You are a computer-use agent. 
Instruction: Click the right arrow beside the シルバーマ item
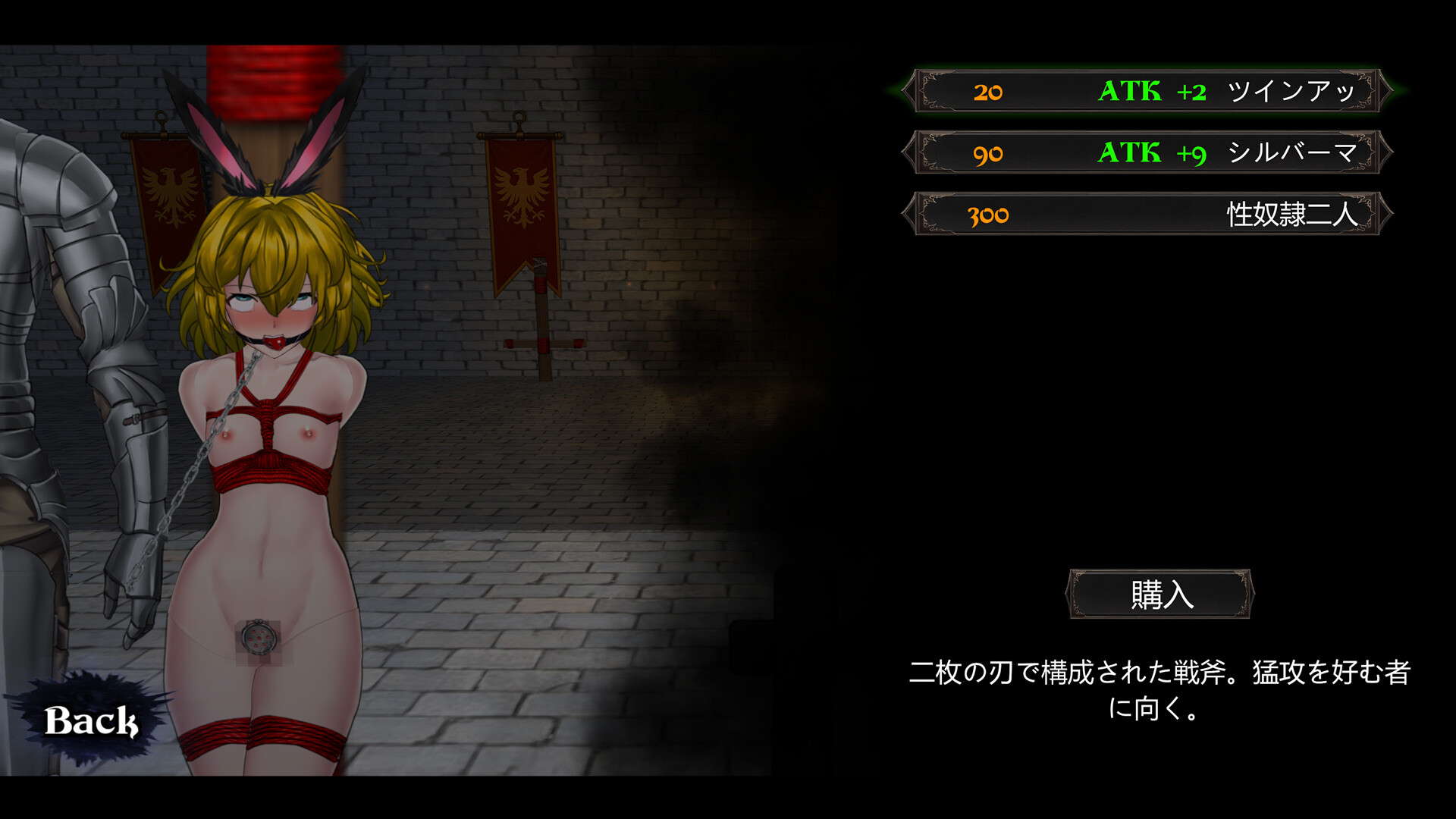coord(1385,154)
